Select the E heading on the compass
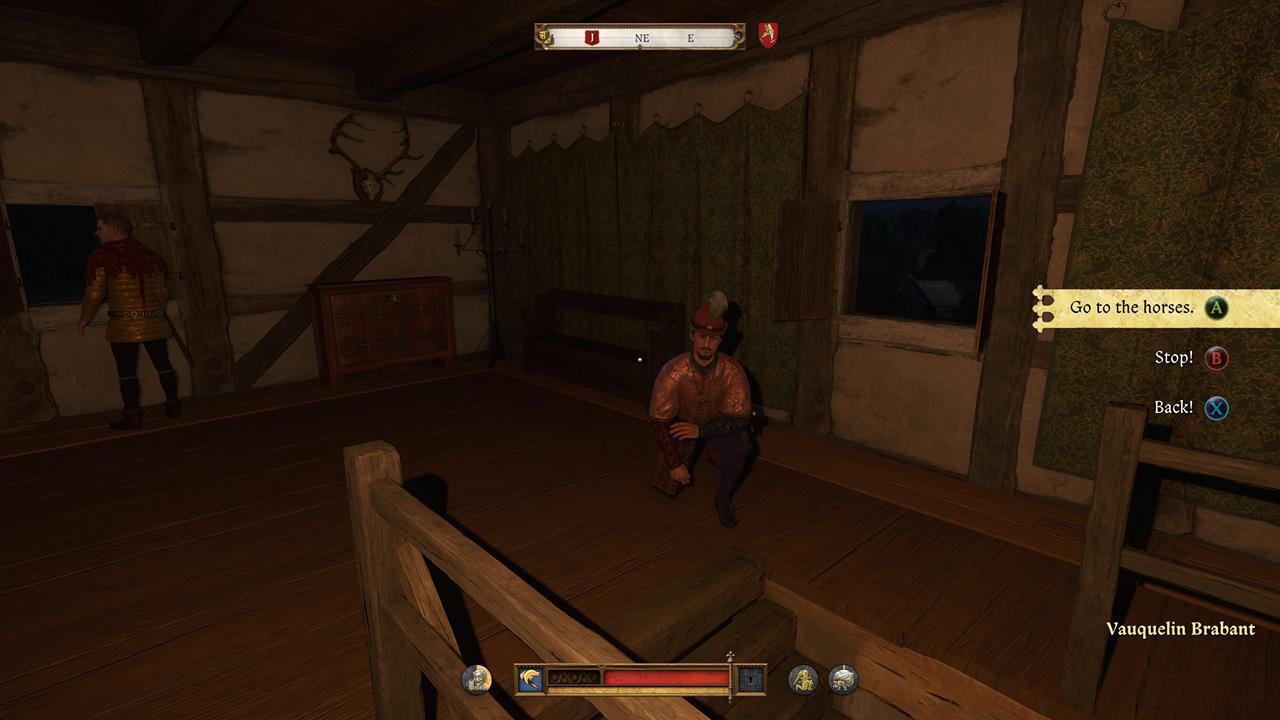Viewport: 1280px width, 720px height. tap(690, 36)
